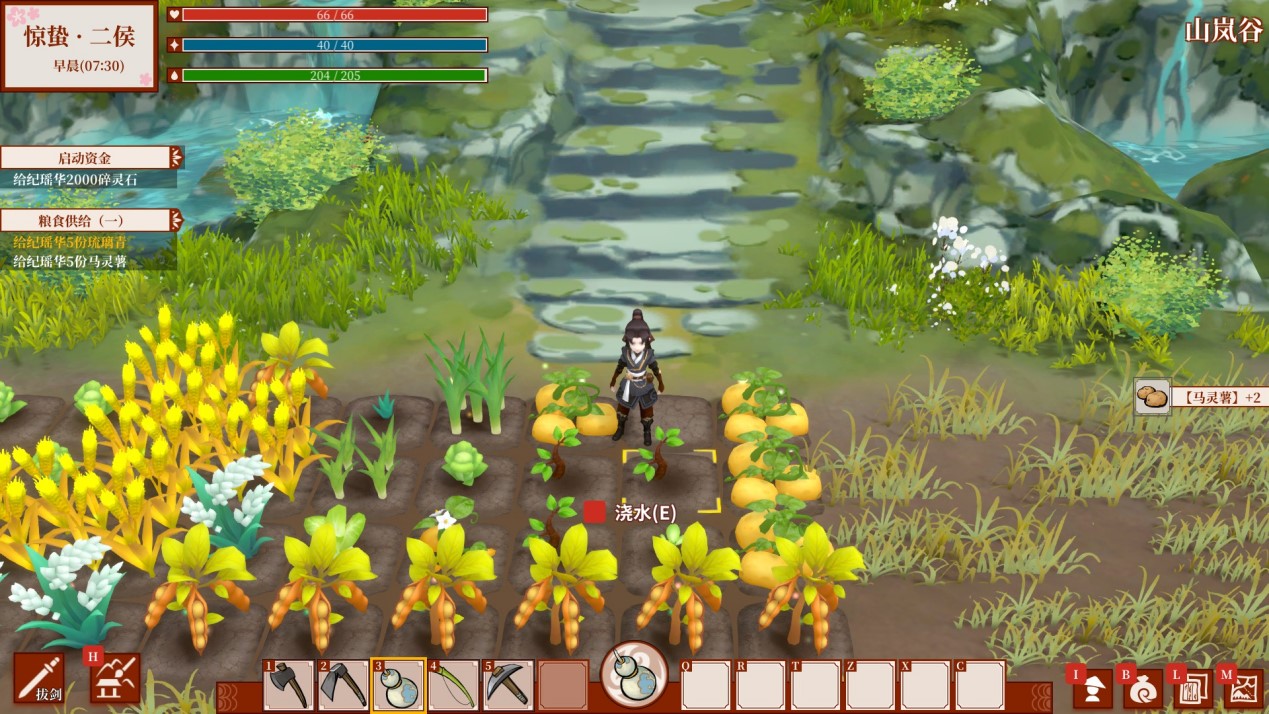Open the character icon marked I
The image size is (1269, 714).
(x=1093, y=688)
